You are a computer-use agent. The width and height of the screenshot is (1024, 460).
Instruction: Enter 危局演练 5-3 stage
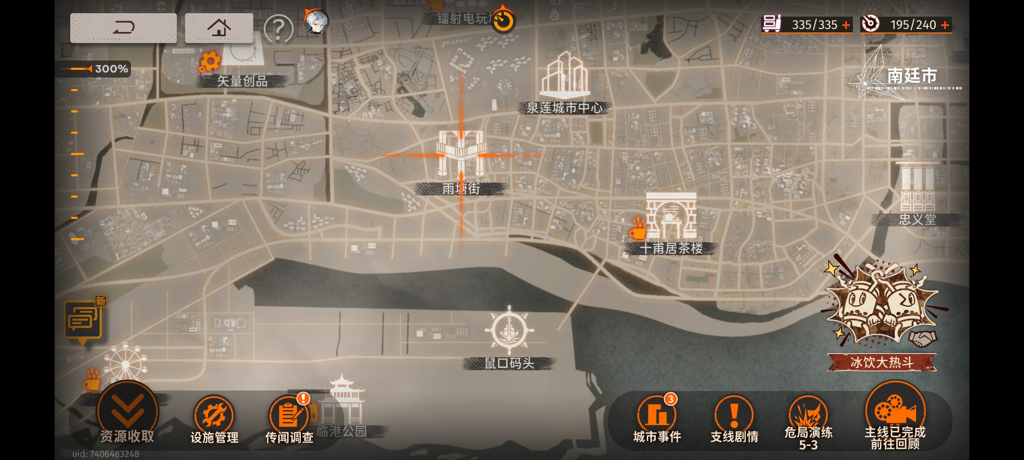click(x=808, y=418)
